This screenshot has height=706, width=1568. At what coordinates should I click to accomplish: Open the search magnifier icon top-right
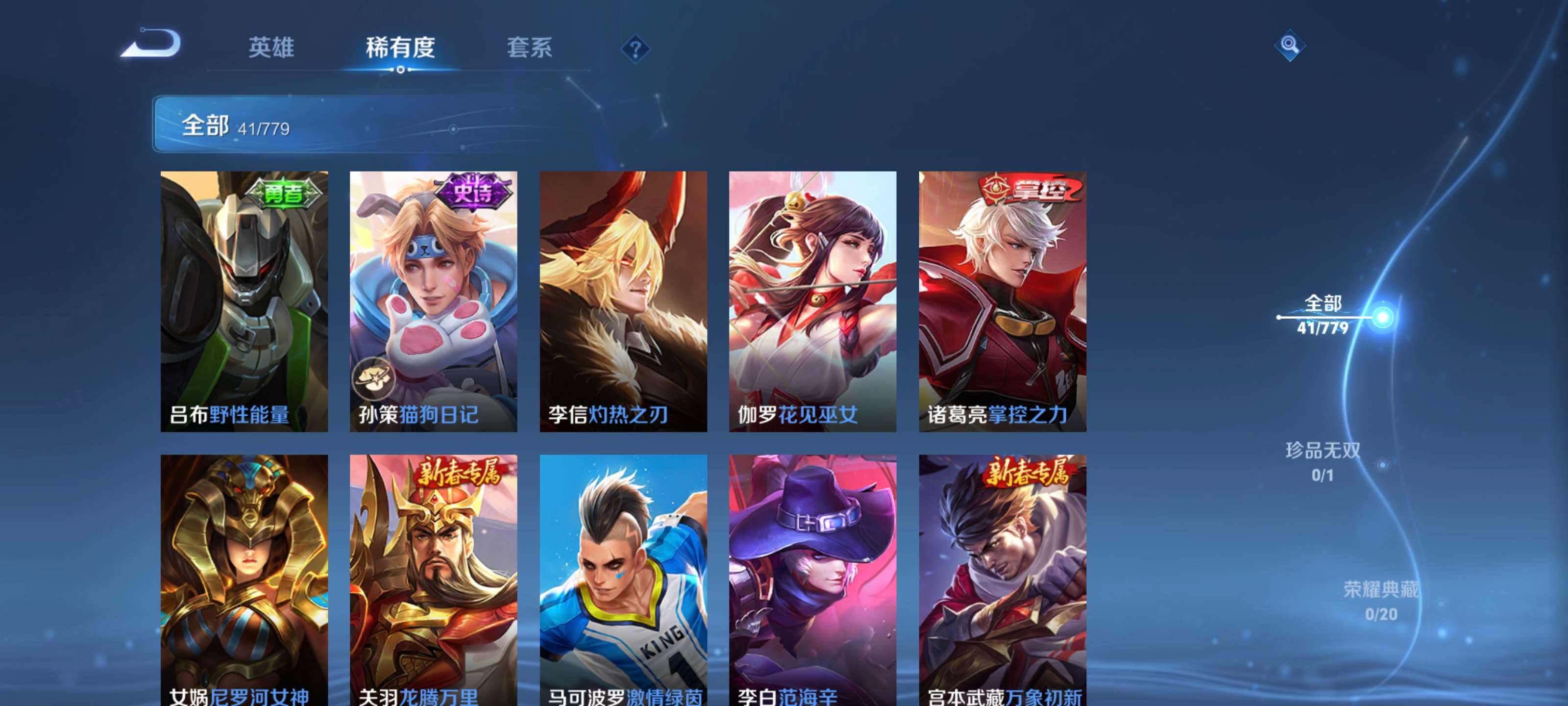click(x=1290, y=46)
